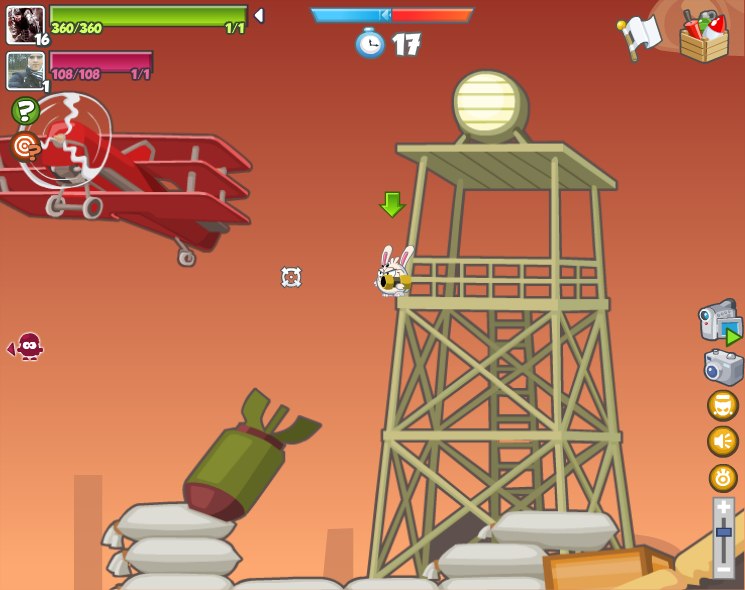Click the round orange gear button
745x590 pixels.
tap(723, 477)
